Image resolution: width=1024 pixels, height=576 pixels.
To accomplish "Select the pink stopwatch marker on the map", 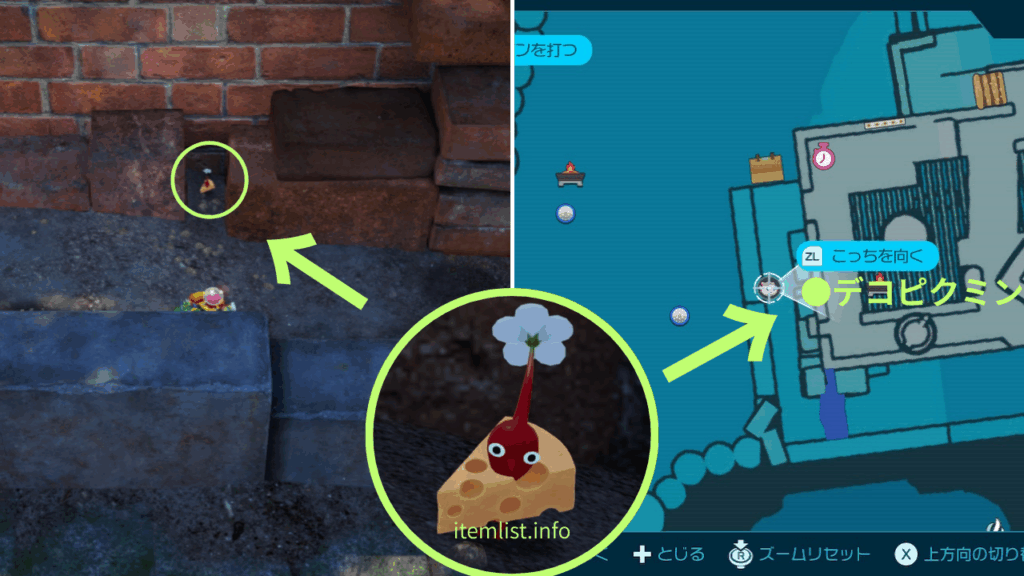I will (823, 156).
